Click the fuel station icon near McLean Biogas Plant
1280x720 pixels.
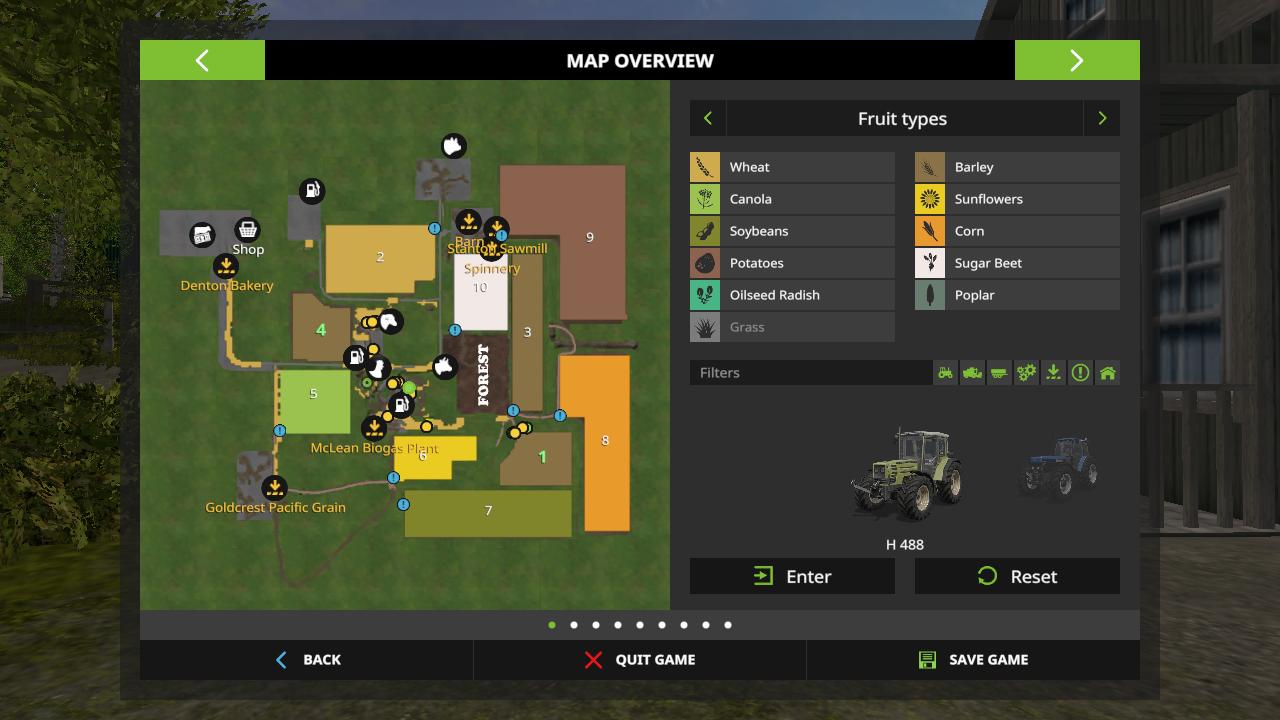coord(400,404)
